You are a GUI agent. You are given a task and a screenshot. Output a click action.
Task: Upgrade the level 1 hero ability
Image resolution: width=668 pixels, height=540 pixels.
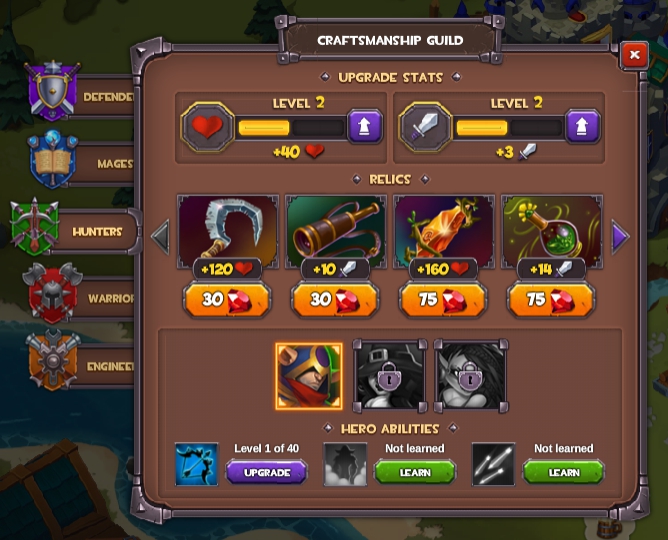coord(266,472)
